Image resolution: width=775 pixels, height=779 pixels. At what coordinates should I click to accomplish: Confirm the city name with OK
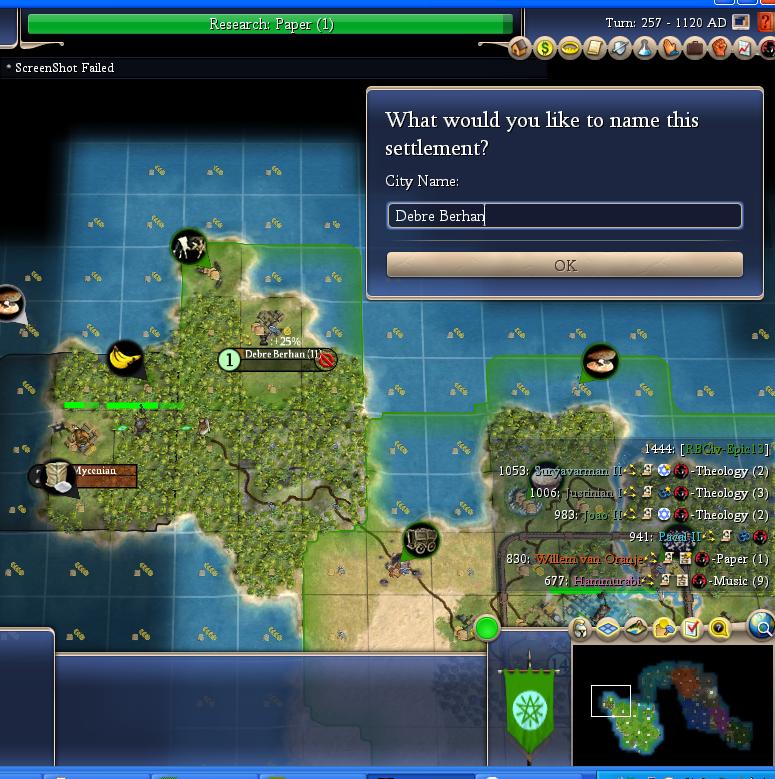[x=564, y=265]
